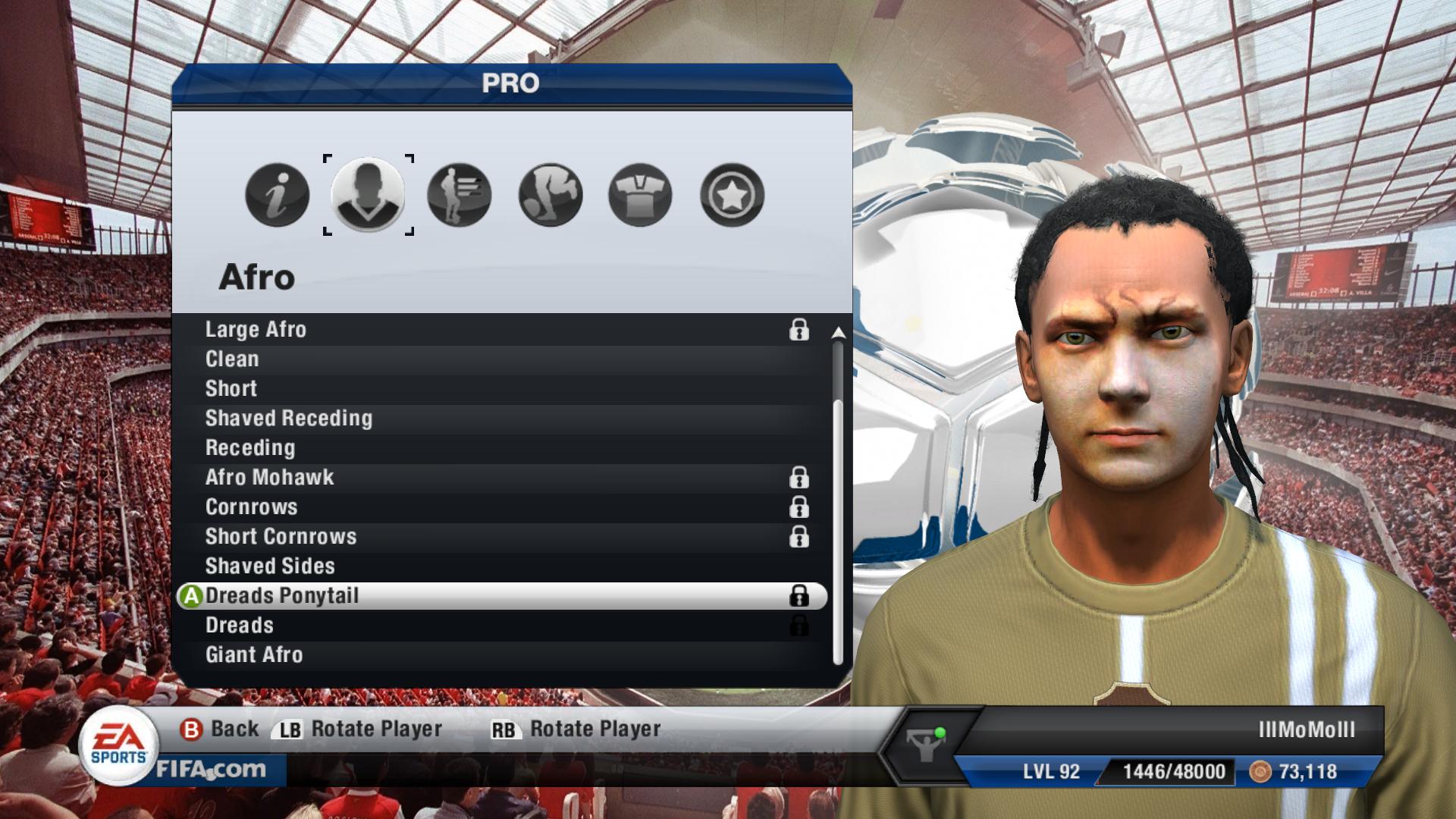Switch to the star accomplishments tab

[x=732, y=195]
